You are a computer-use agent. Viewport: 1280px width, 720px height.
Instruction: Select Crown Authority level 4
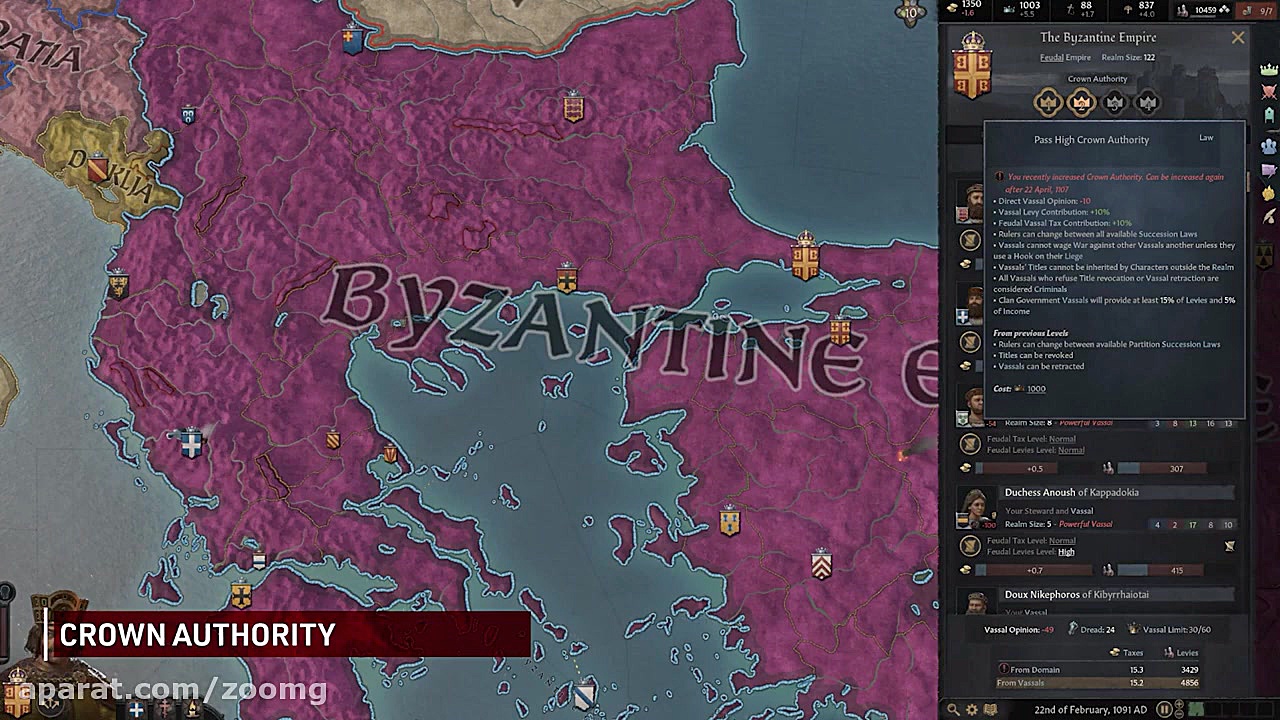coord(1148,103)
